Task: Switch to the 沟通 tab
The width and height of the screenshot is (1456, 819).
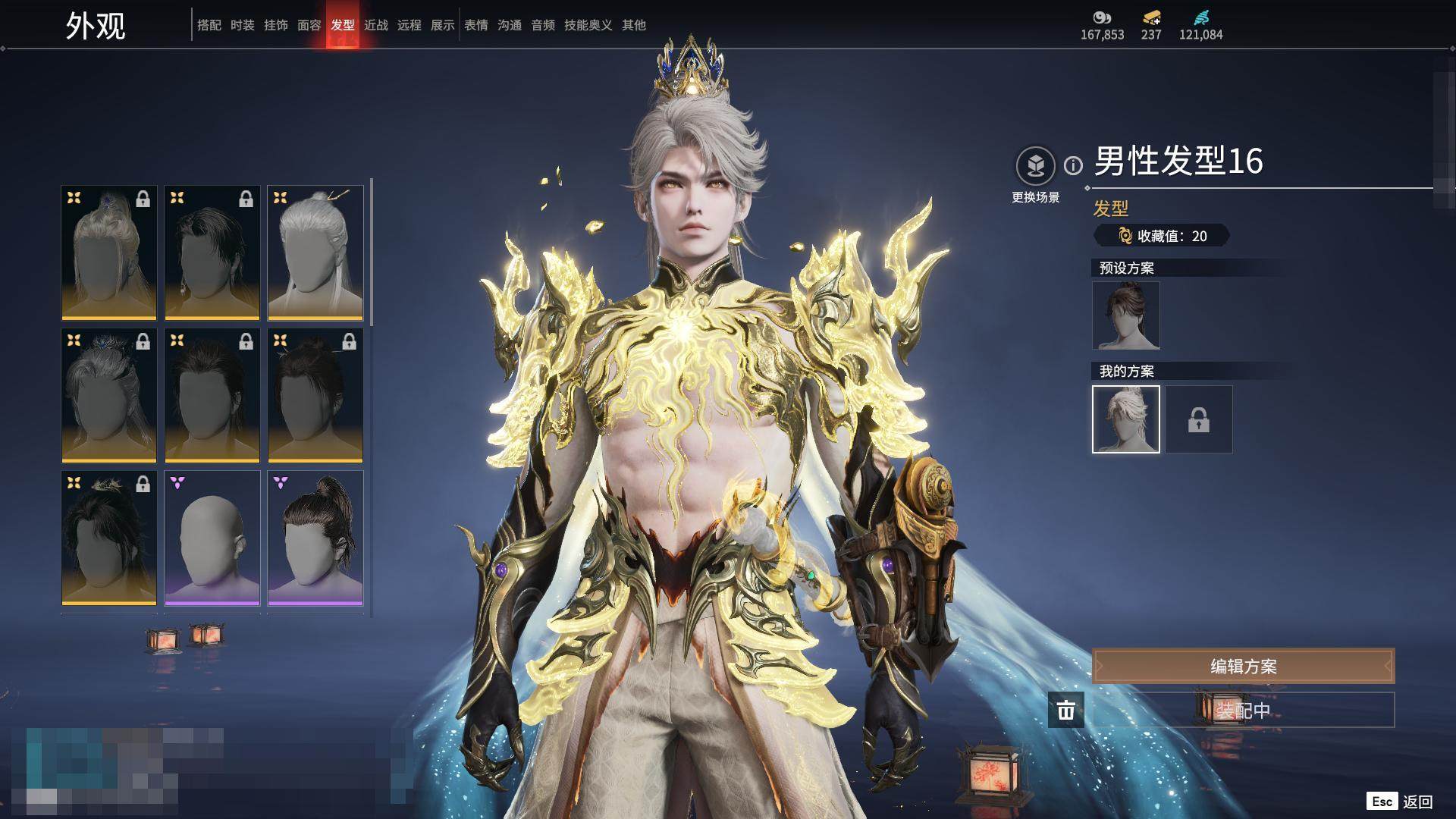Action: click(509, 25)
